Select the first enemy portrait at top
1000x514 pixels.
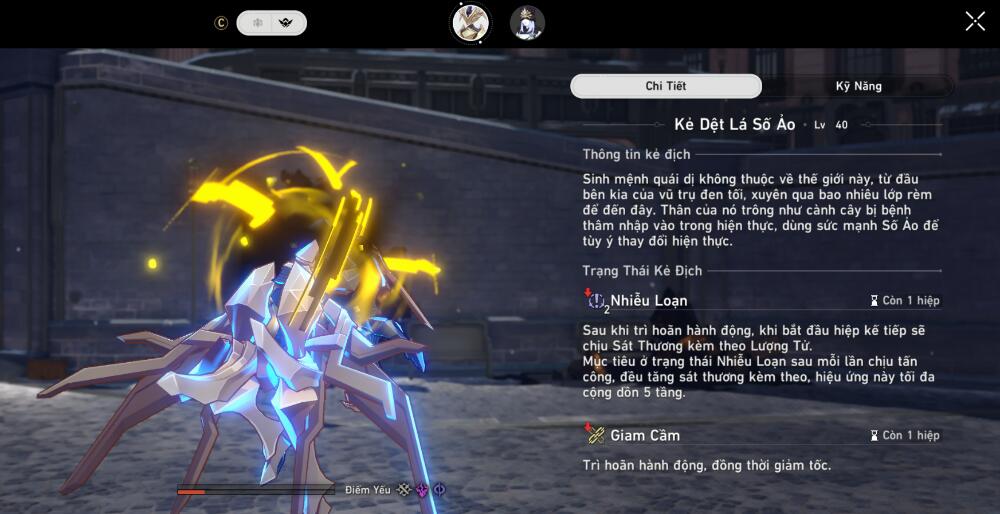(470, 23)
